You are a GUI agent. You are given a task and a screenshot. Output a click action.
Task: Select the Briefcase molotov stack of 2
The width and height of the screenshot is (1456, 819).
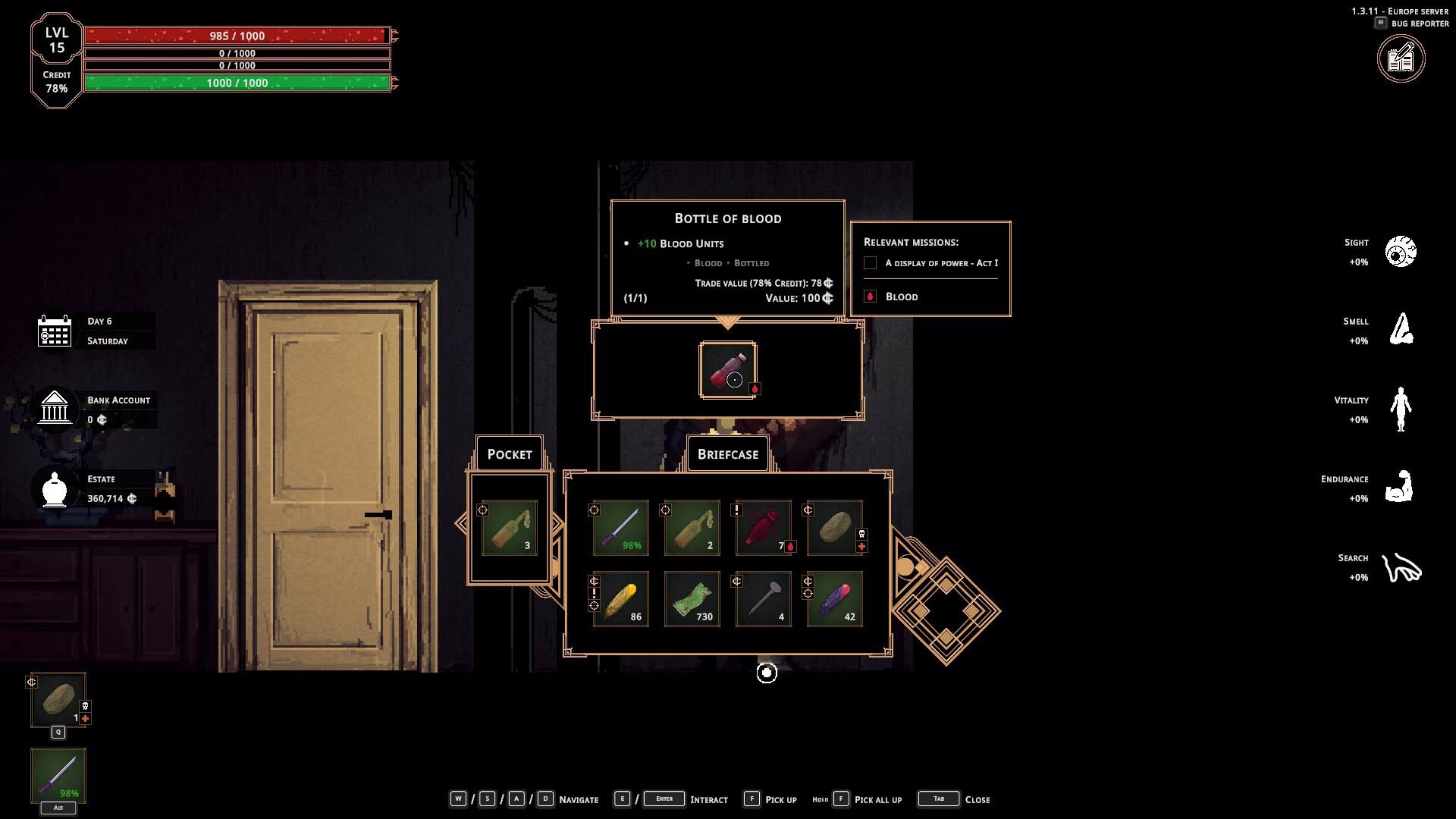tap(692, 528)
